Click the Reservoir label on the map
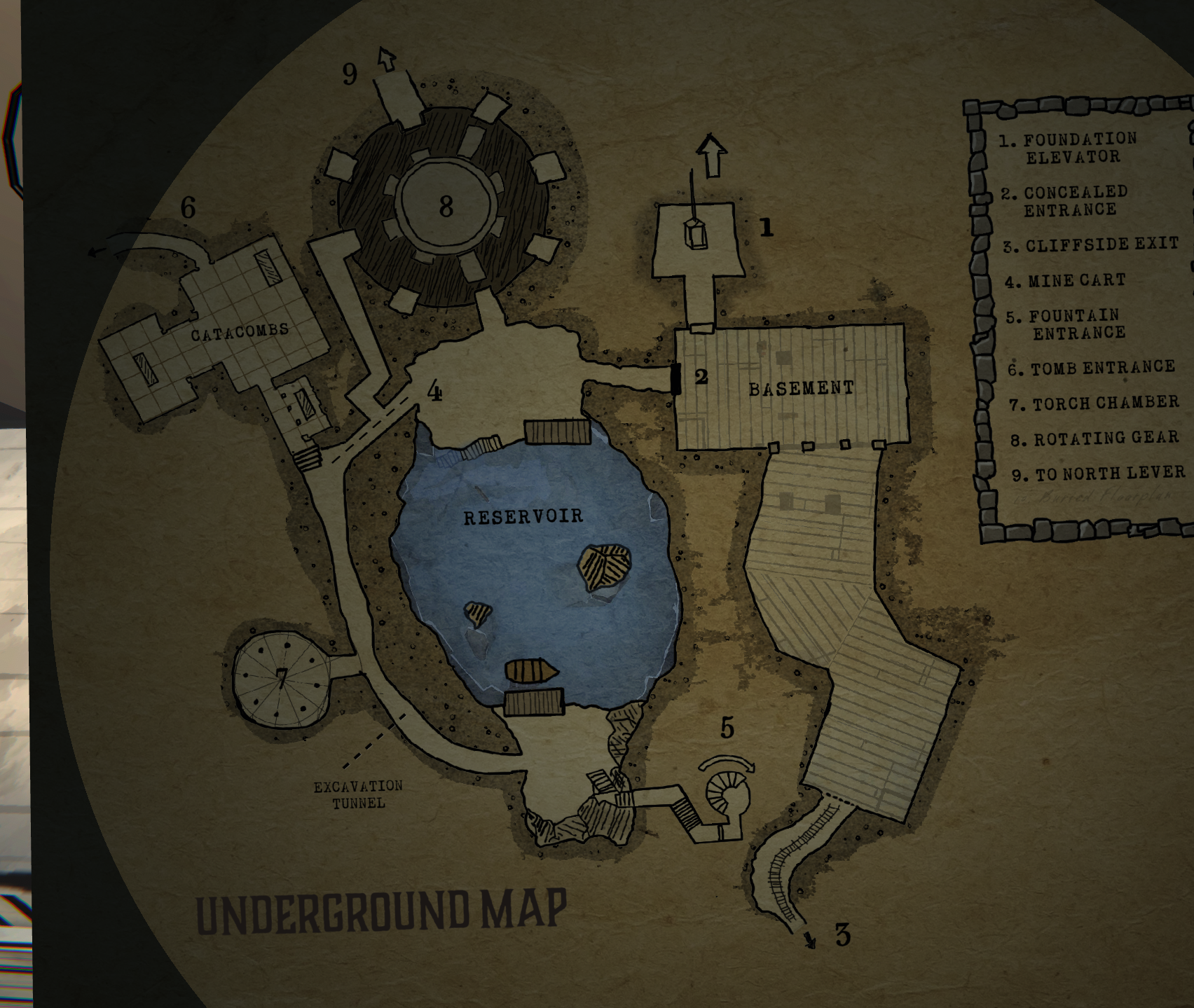 coord(523,517)
